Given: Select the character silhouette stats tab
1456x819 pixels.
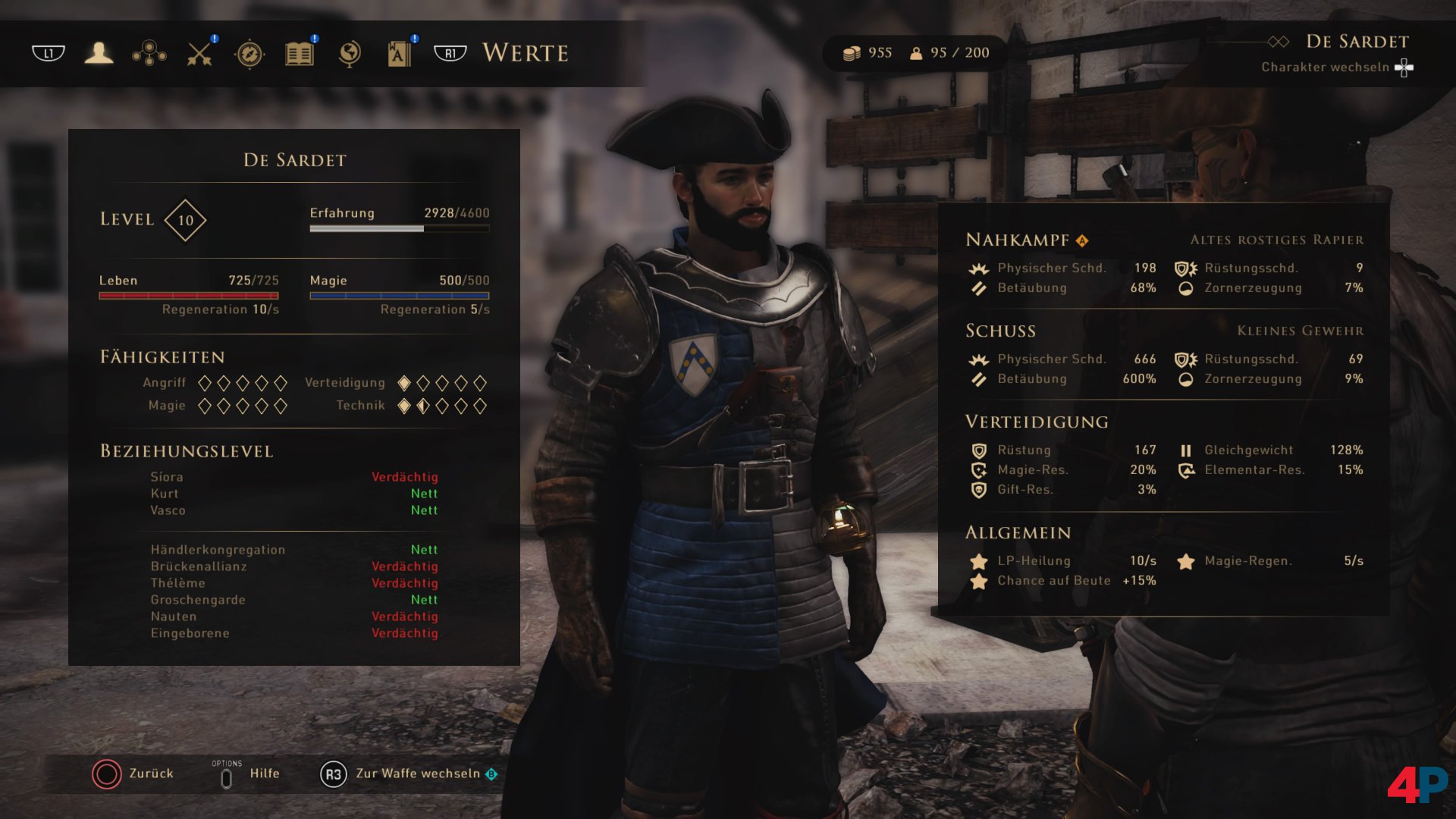Looking at the screenshot, I should point(99,53).
